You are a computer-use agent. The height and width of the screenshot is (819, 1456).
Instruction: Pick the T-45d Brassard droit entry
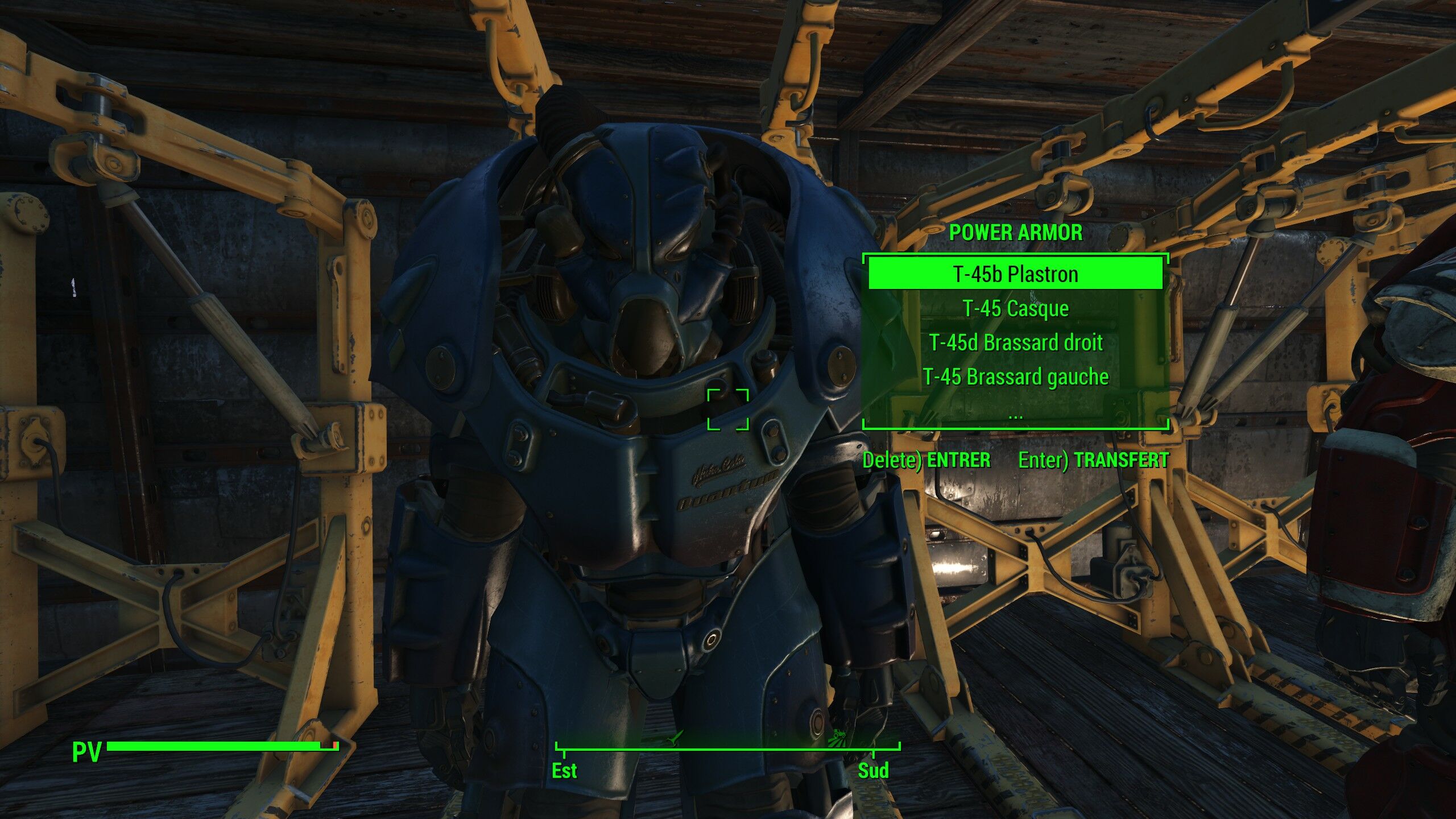(1015, 342)
